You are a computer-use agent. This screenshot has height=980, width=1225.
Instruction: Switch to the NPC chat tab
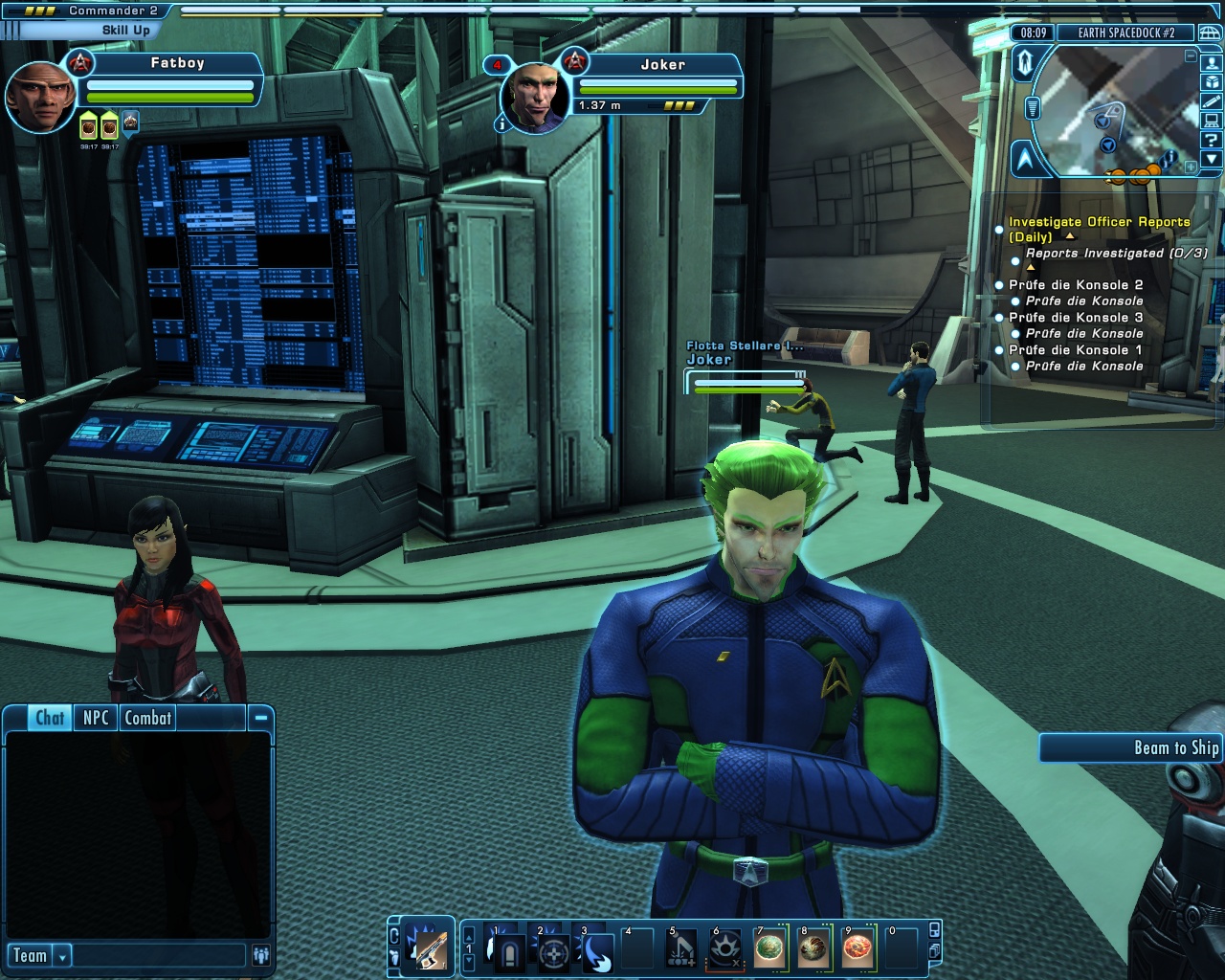pyautogui.click(x=96, y=718)
